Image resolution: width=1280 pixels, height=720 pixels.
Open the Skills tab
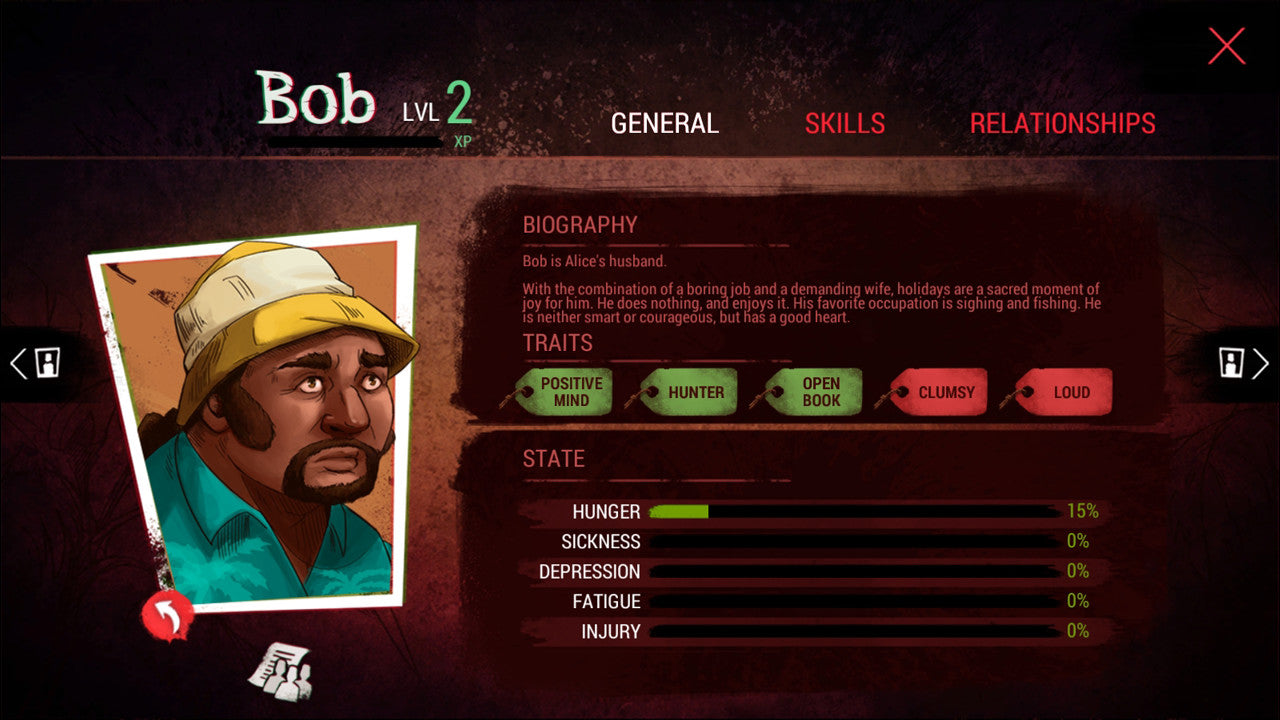[845, 123]
